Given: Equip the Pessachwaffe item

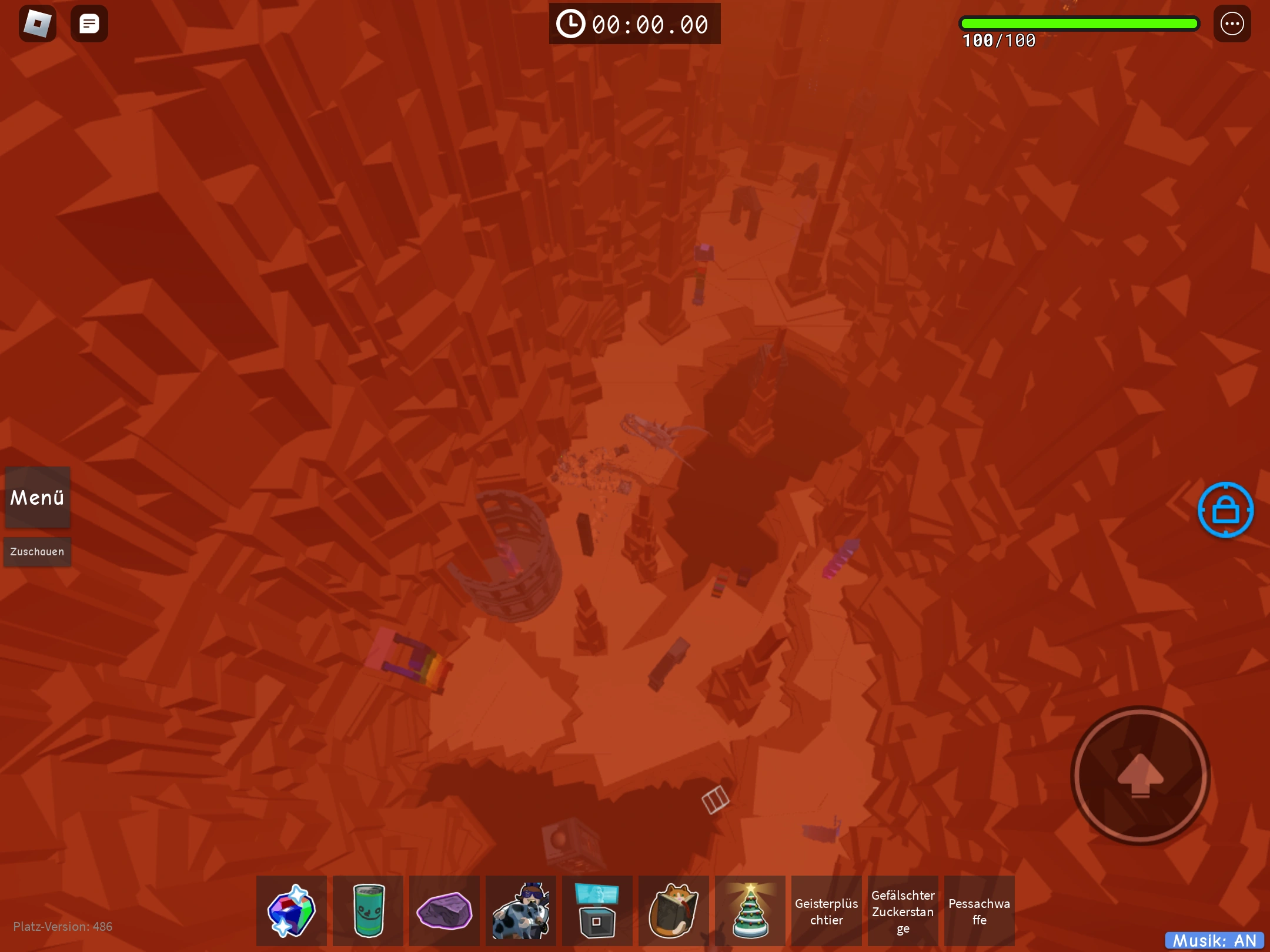Looking at the screenshot, I should [980, 910].
